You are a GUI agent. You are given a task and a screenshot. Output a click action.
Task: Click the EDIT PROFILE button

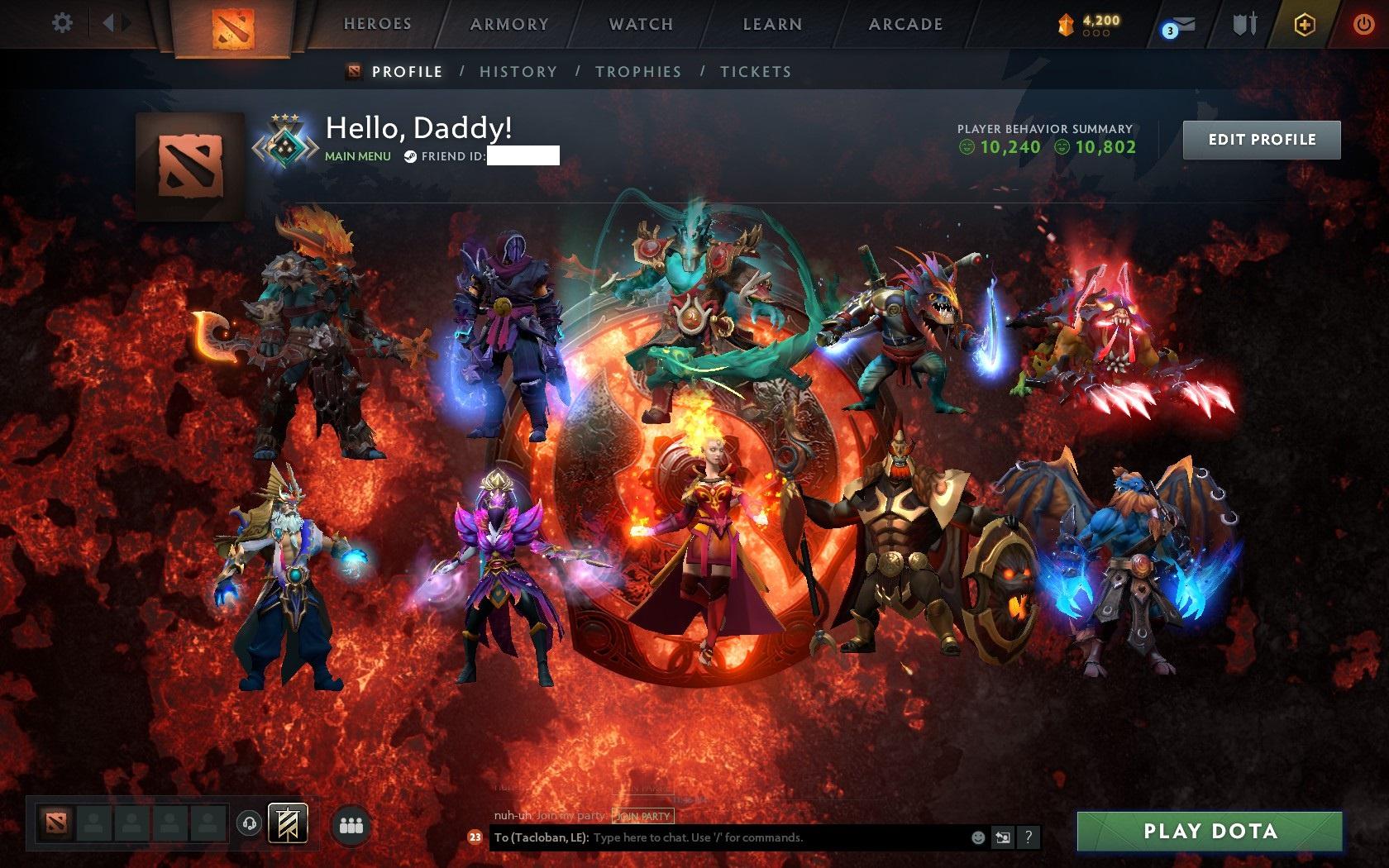pyautogui.click(x=1262, y=139)
